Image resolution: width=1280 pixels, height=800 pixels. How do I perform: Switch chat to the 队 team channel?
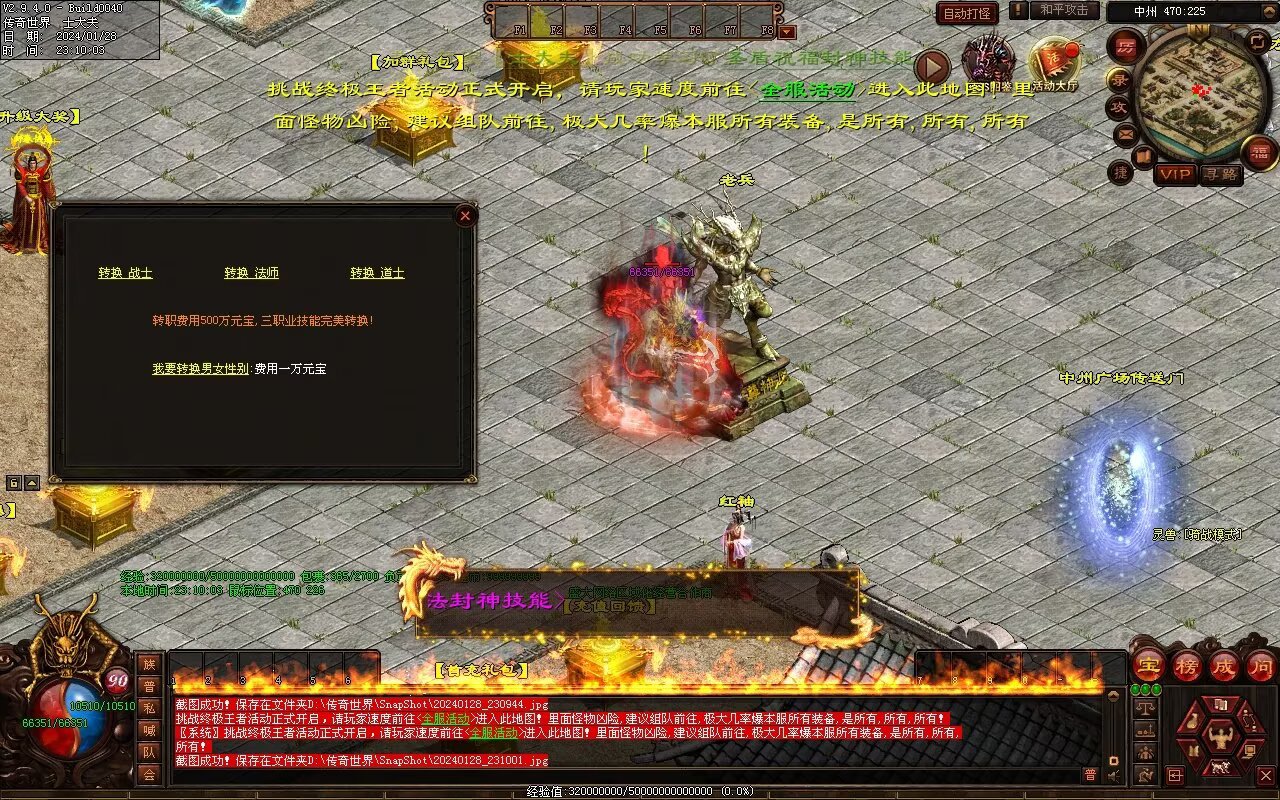pos(149,752)
